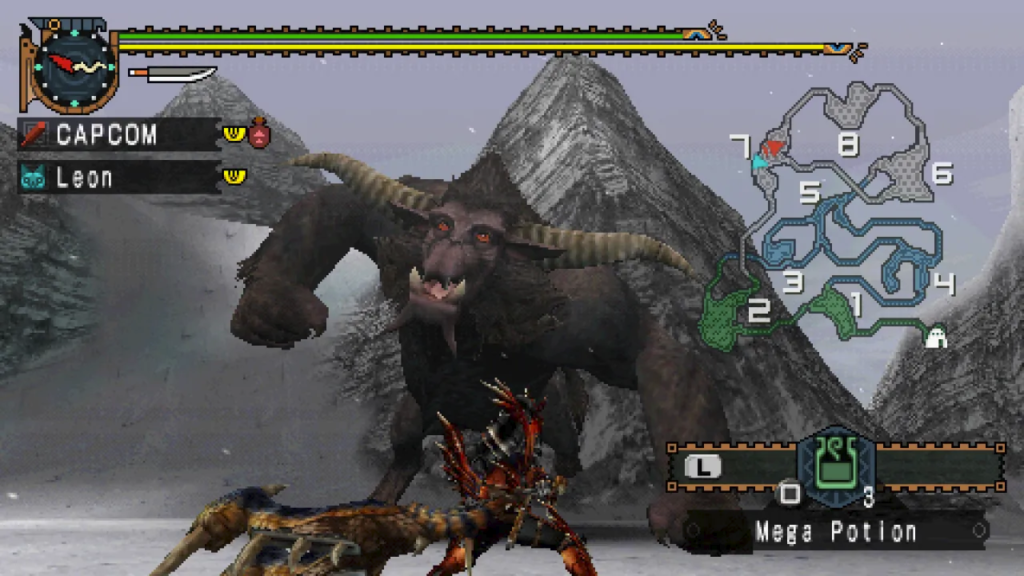1024x576 pixels.
Task: Click the base camp tent map marker
Action: pos(936,338)
